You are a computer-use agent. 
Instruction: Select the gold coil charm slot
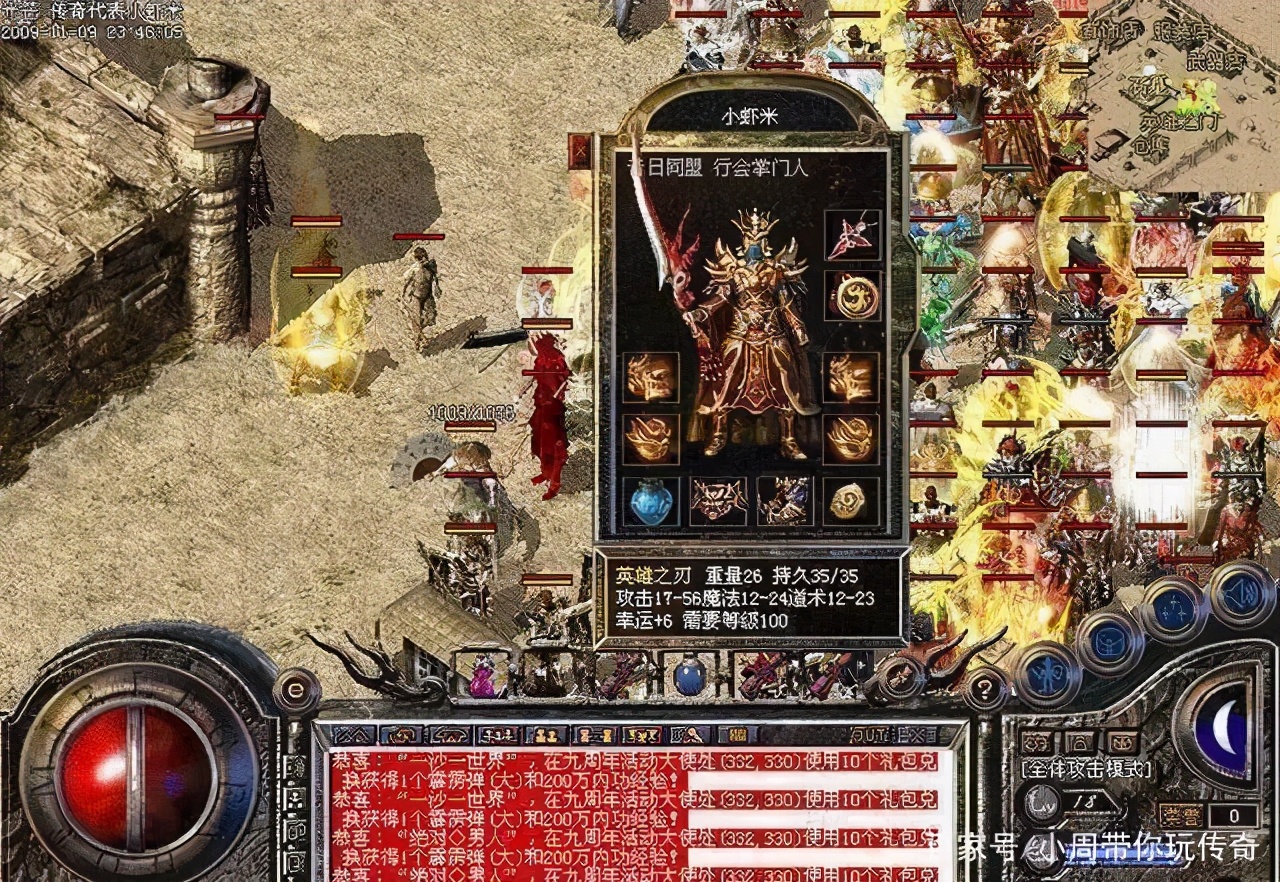point(851,500)
